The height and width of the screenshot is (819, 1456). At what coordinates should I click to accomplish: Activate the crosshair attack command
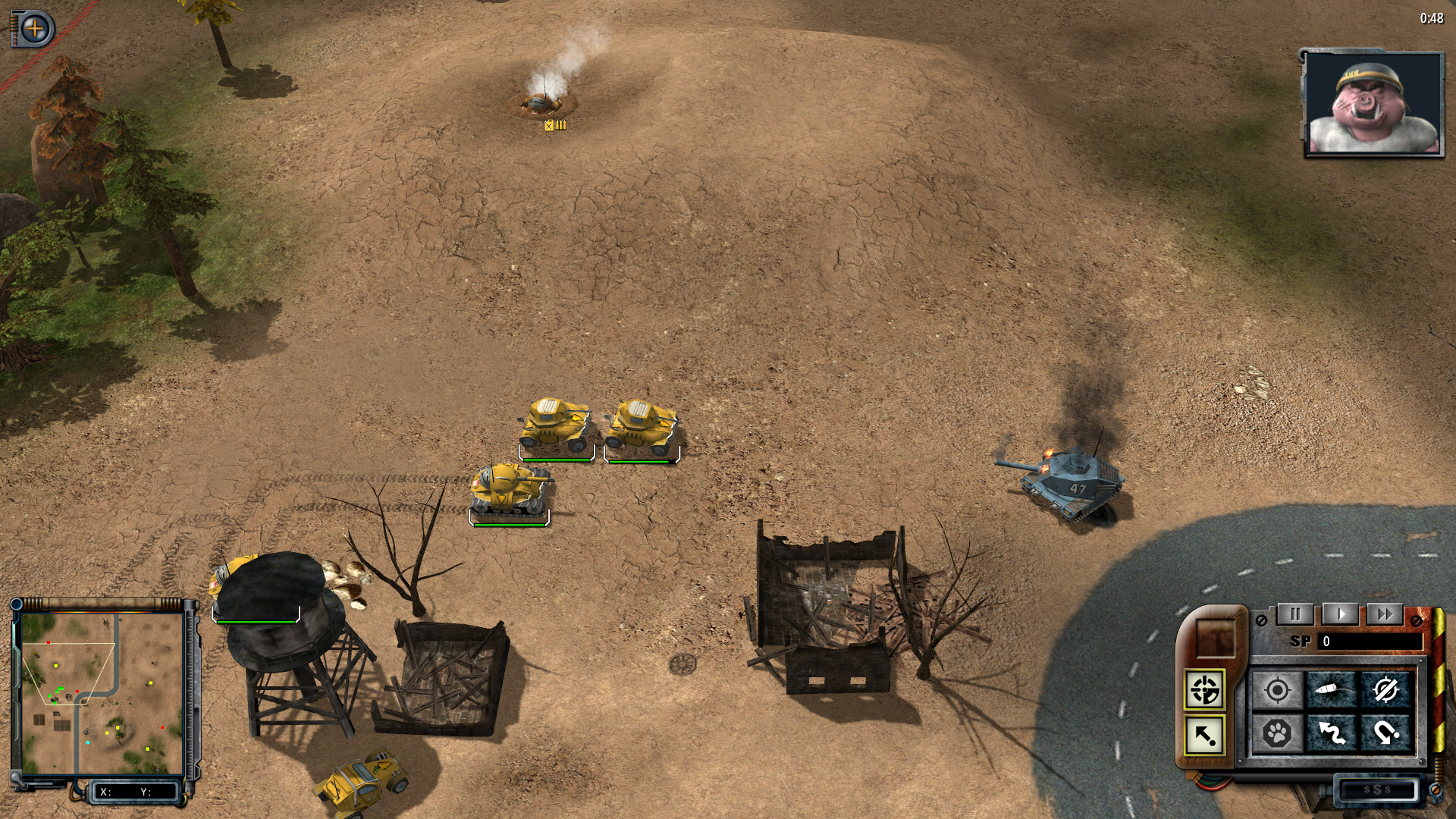tap(1278, 691)
